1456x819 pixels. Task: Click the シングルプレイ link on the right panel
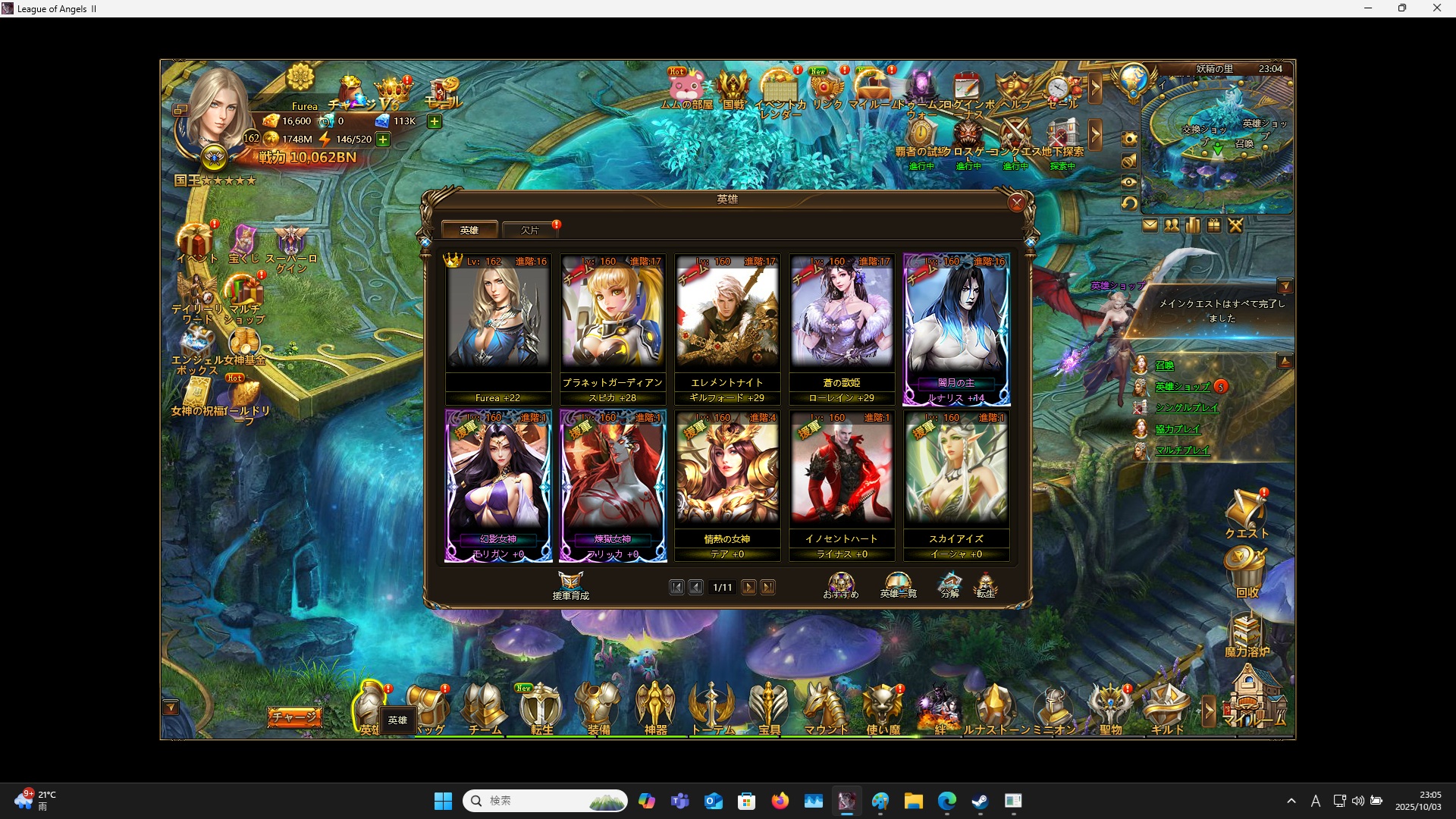pos(1186,407)
